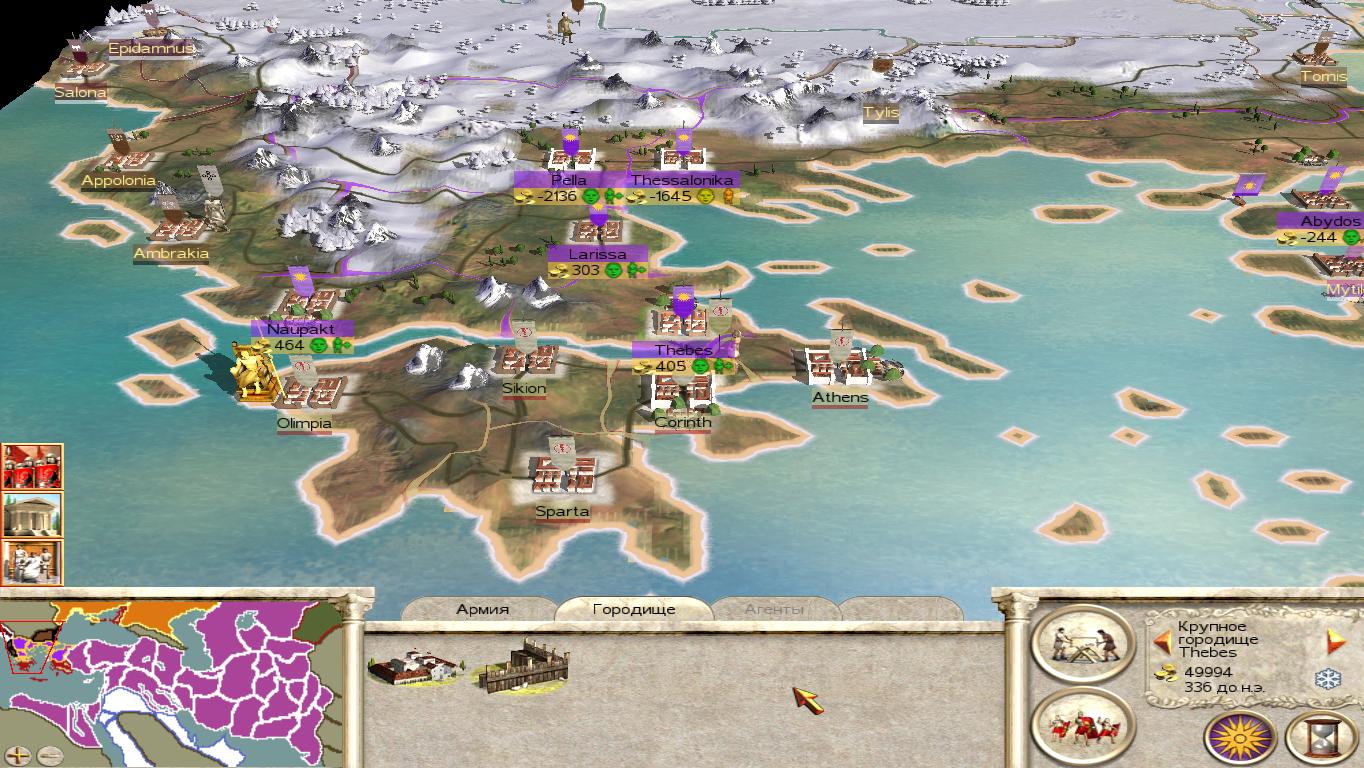
Task: Show the agents list via toga figures icon
Action: point(32,562)
